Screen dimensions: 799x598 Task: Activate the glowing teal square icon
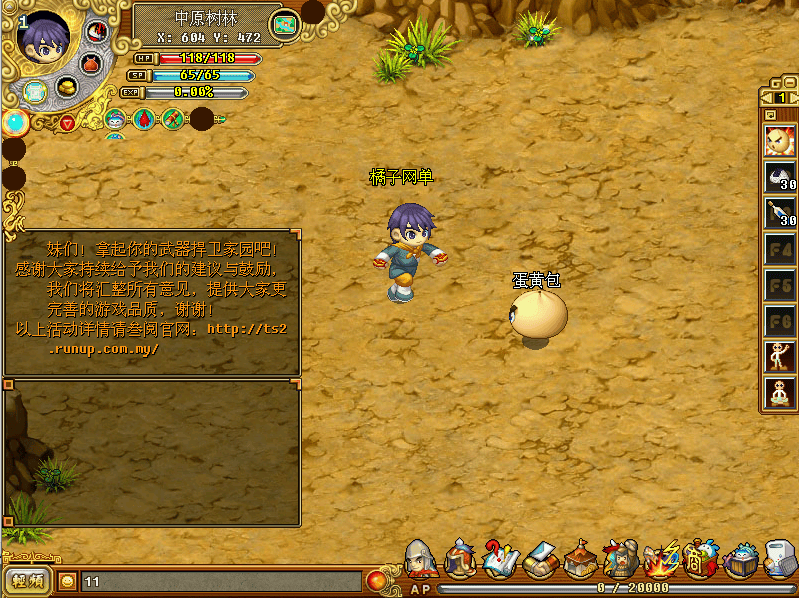pyautogui.click(x=35, y=93)
